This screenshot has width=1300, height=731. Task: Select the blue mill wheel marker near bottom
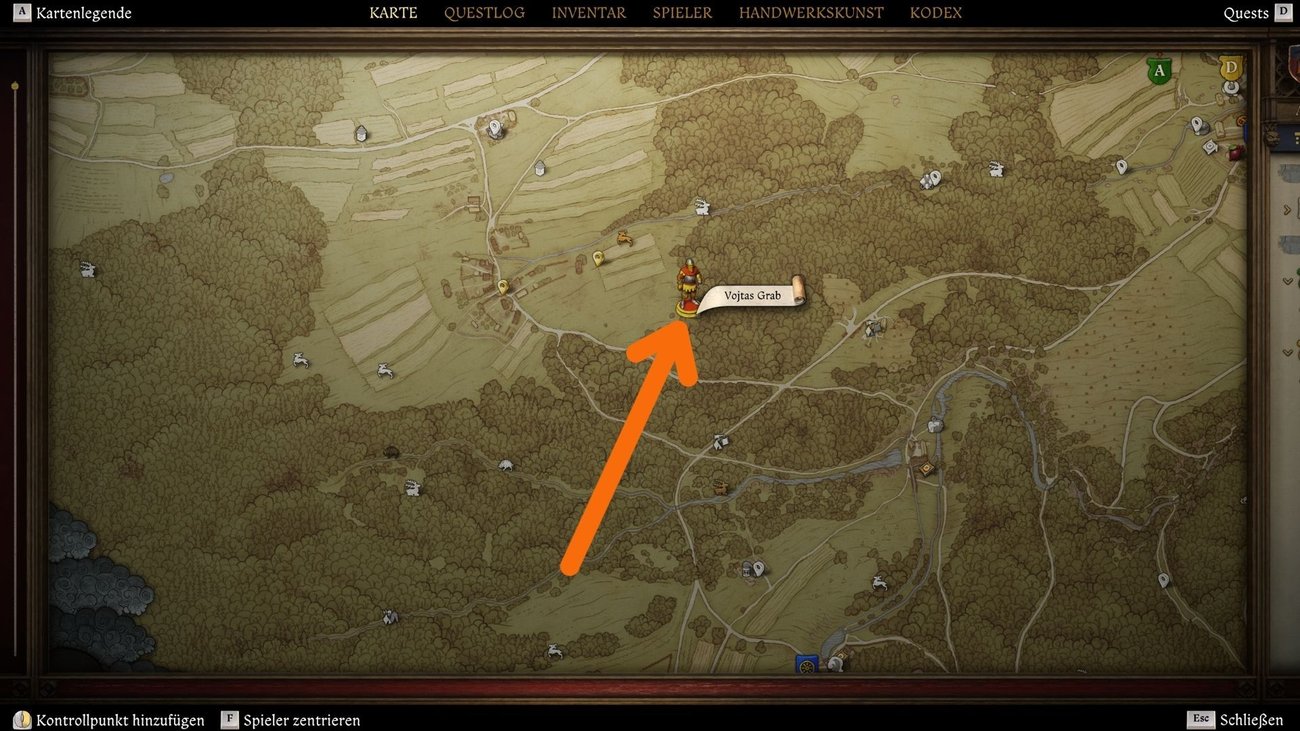pos(805,662)
